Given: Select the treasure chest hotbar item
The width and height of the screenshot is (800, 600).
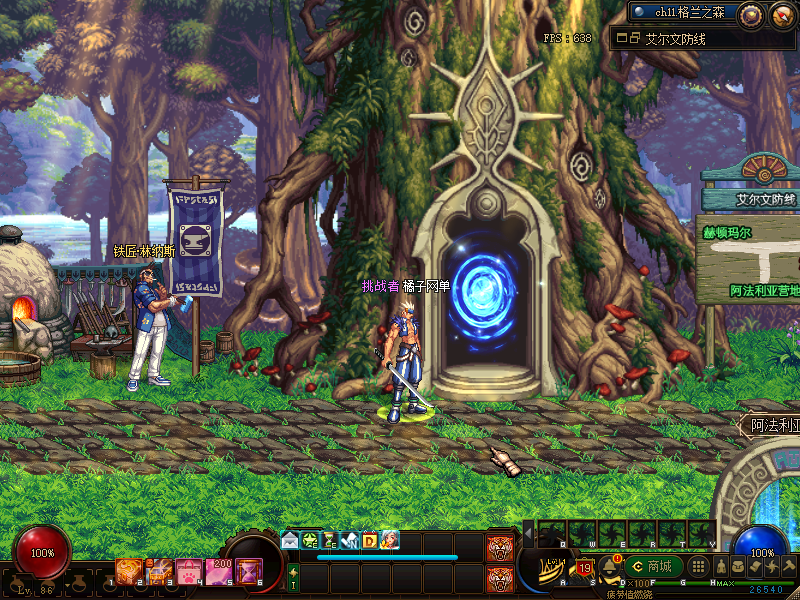Looking at the screenshot, I should (160, 571).
